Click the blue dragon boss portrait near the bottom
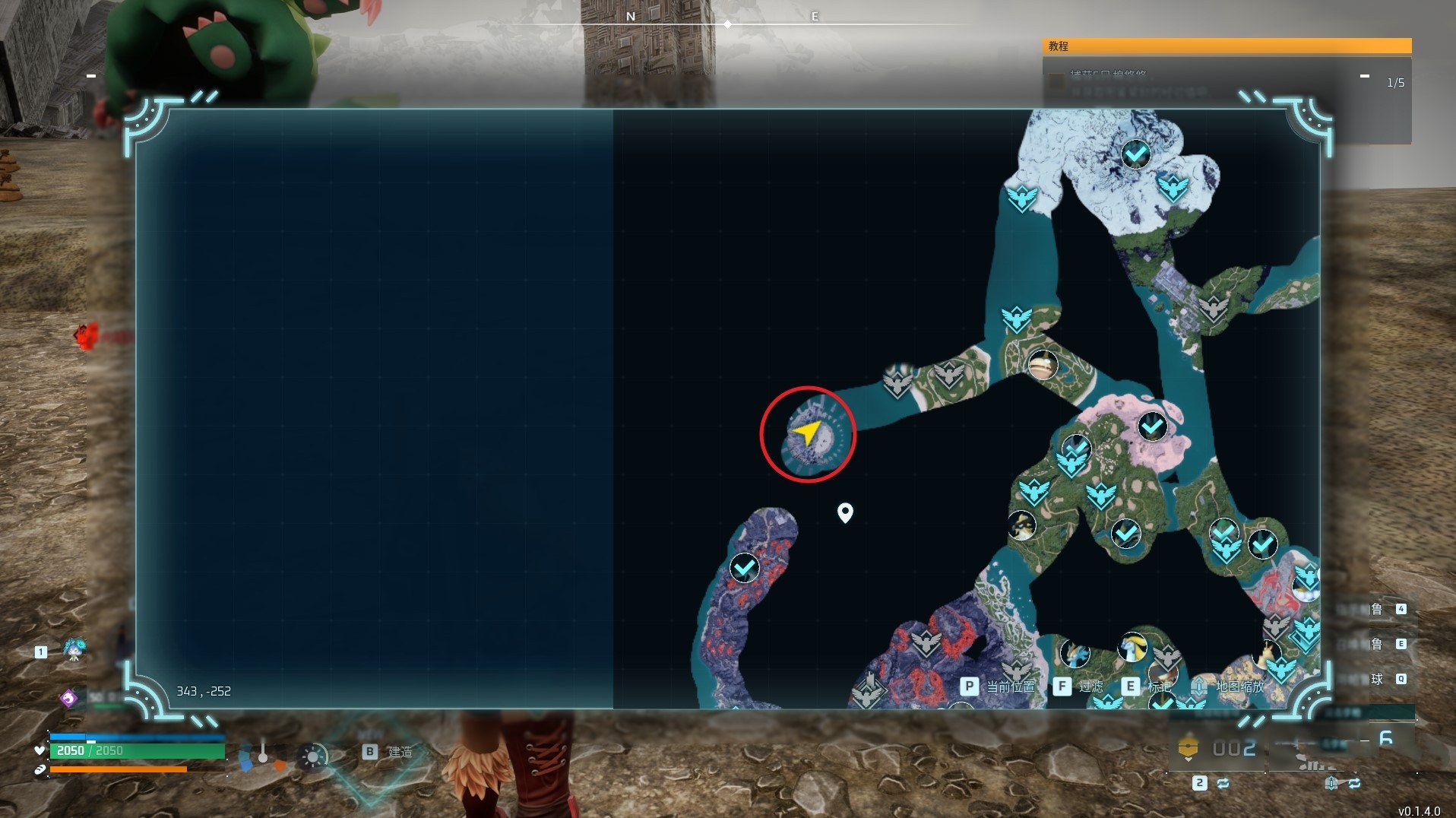The image size is (1456, 818). pos(1075,654)
